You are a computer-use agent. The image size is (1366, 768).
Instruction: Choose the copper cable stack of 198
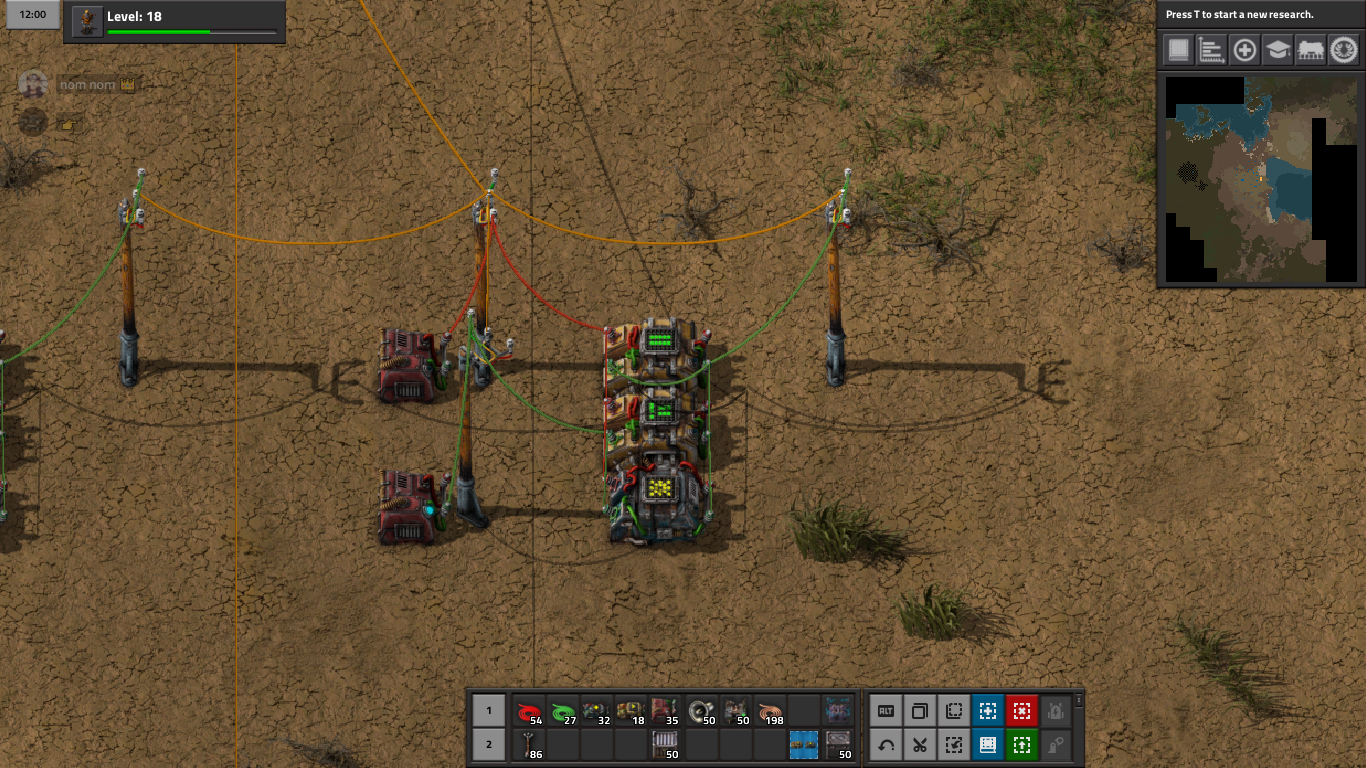pos(769,711)
